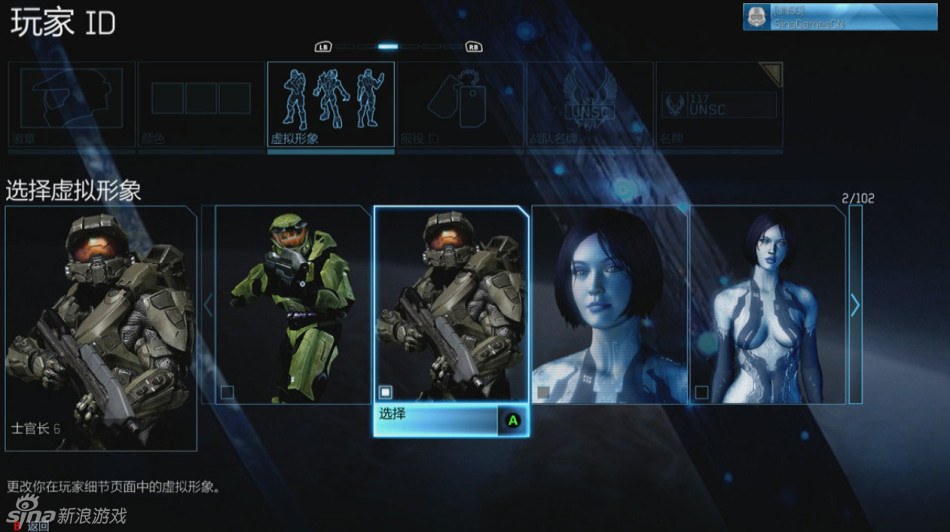950x532 pixels.
Task: Open the 徽章 emblem tab
Action: 71,105
